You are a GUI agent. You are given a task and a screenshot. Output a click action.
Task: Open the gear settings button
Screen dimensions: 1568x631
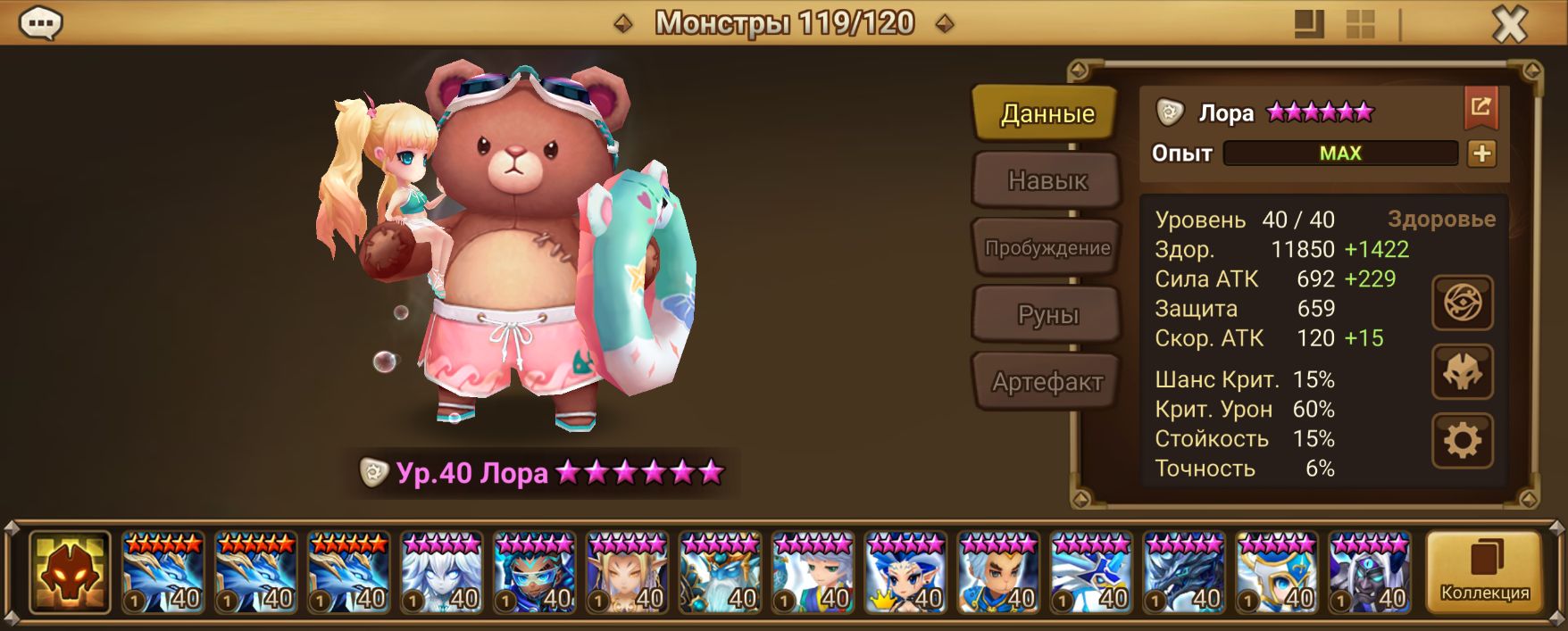(1462, 440)
